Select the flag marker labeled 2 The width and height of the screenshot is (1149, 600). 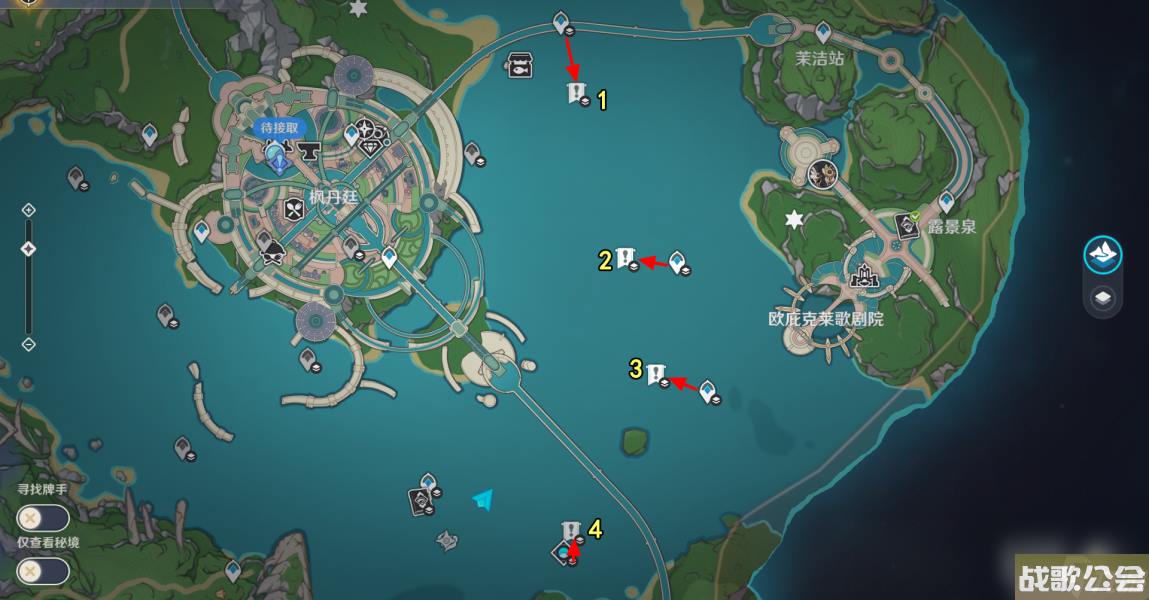(x=626, y=258)
